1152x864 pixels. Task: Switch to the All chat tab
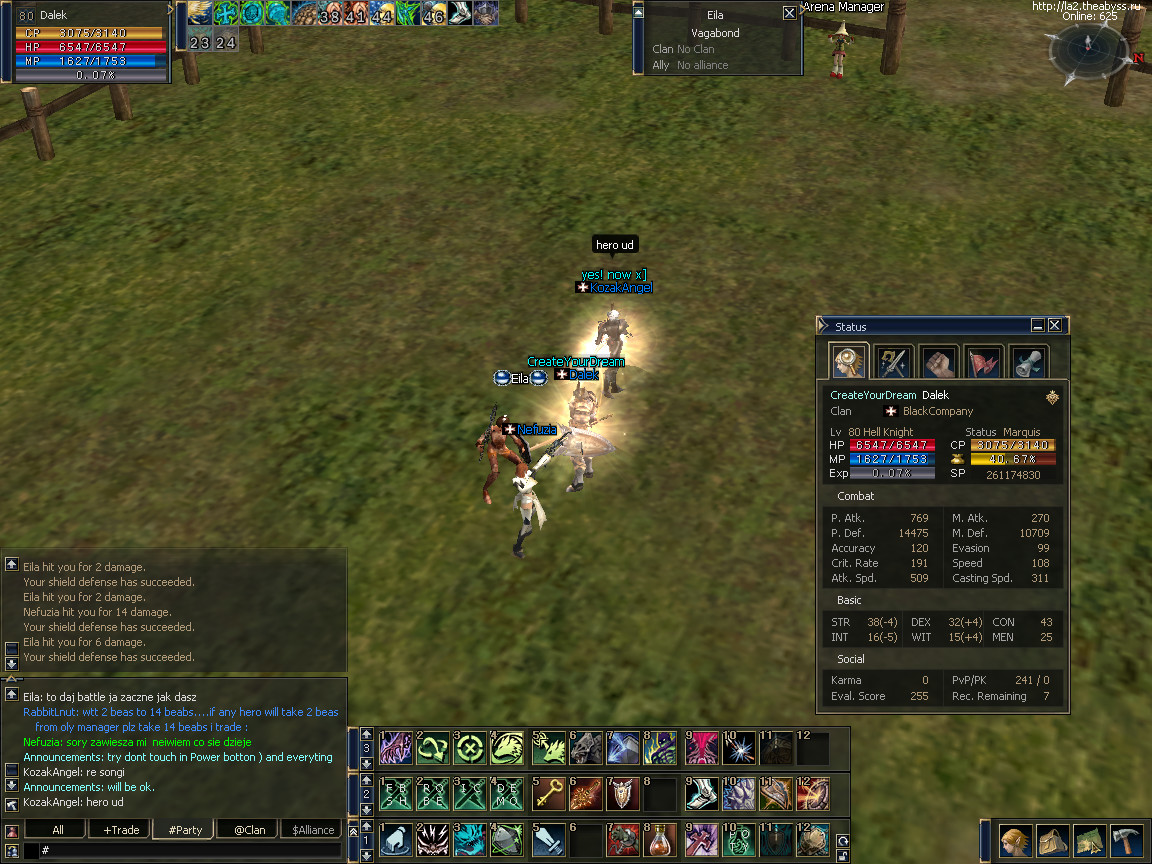click(58, 829)
